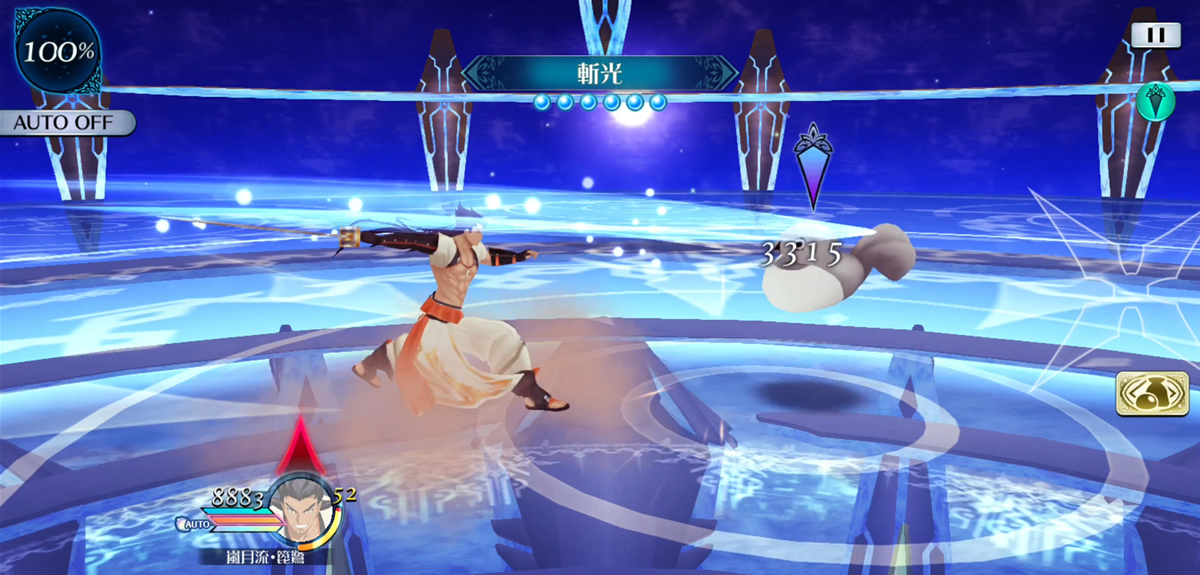Pause the battle
Viewport: 1200px width, 575px height.
(1155, 35)
